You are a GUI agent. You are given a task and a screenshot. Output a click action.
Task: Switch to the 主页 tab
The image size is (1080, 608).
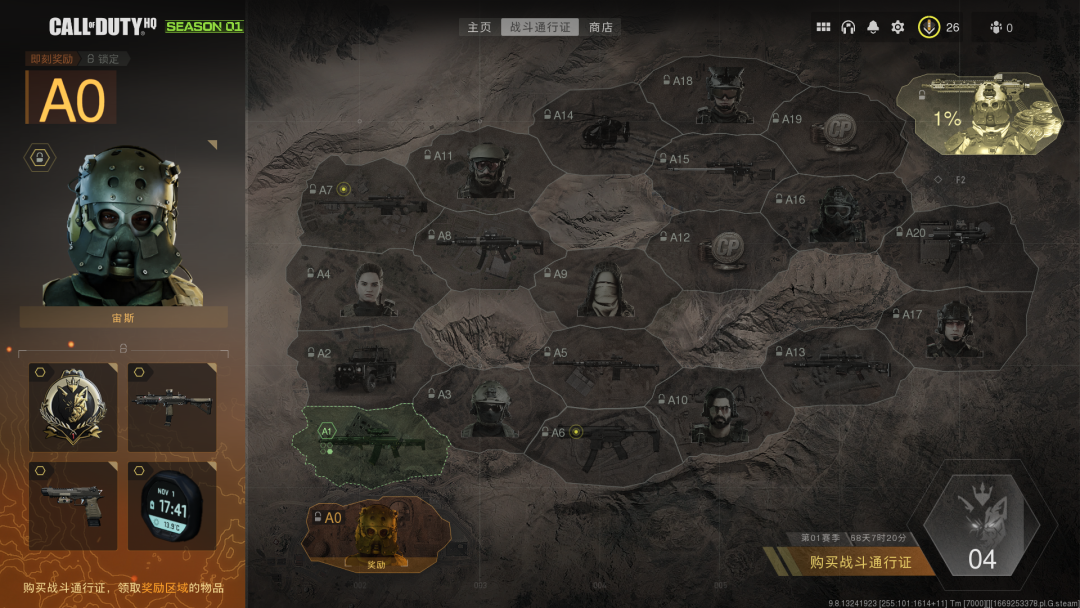coord(480,27)
